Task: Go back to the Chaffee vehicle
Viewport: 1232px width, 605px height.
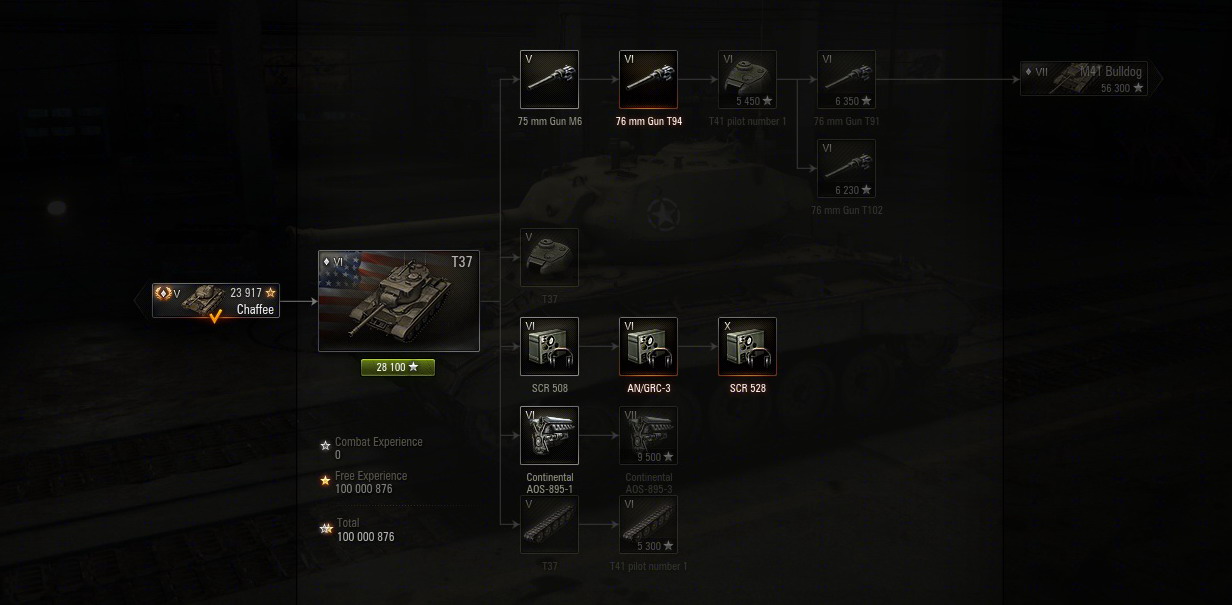Action: tap(215, 300)
